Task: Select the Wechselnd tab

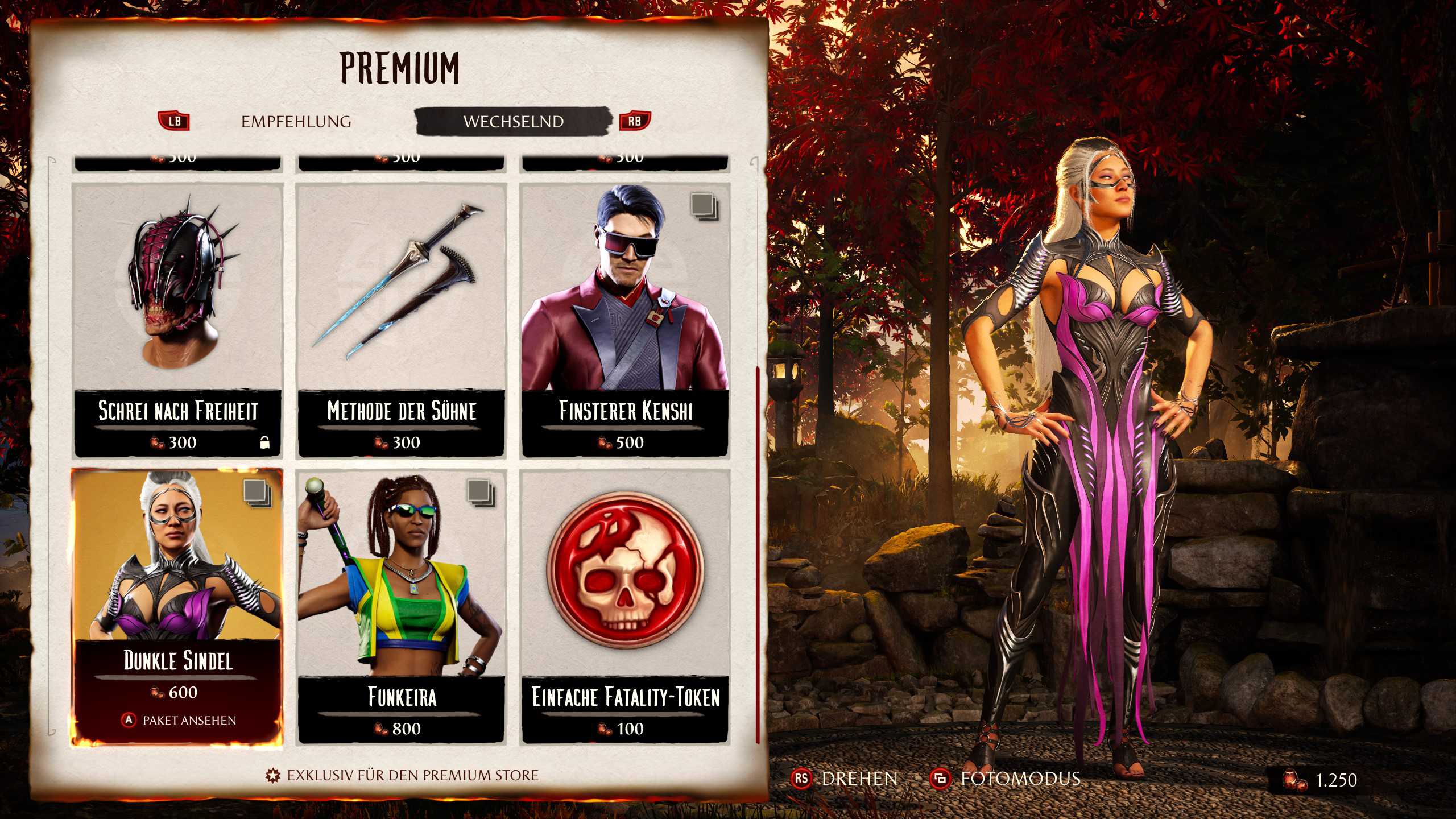Action: pos(513,122)
